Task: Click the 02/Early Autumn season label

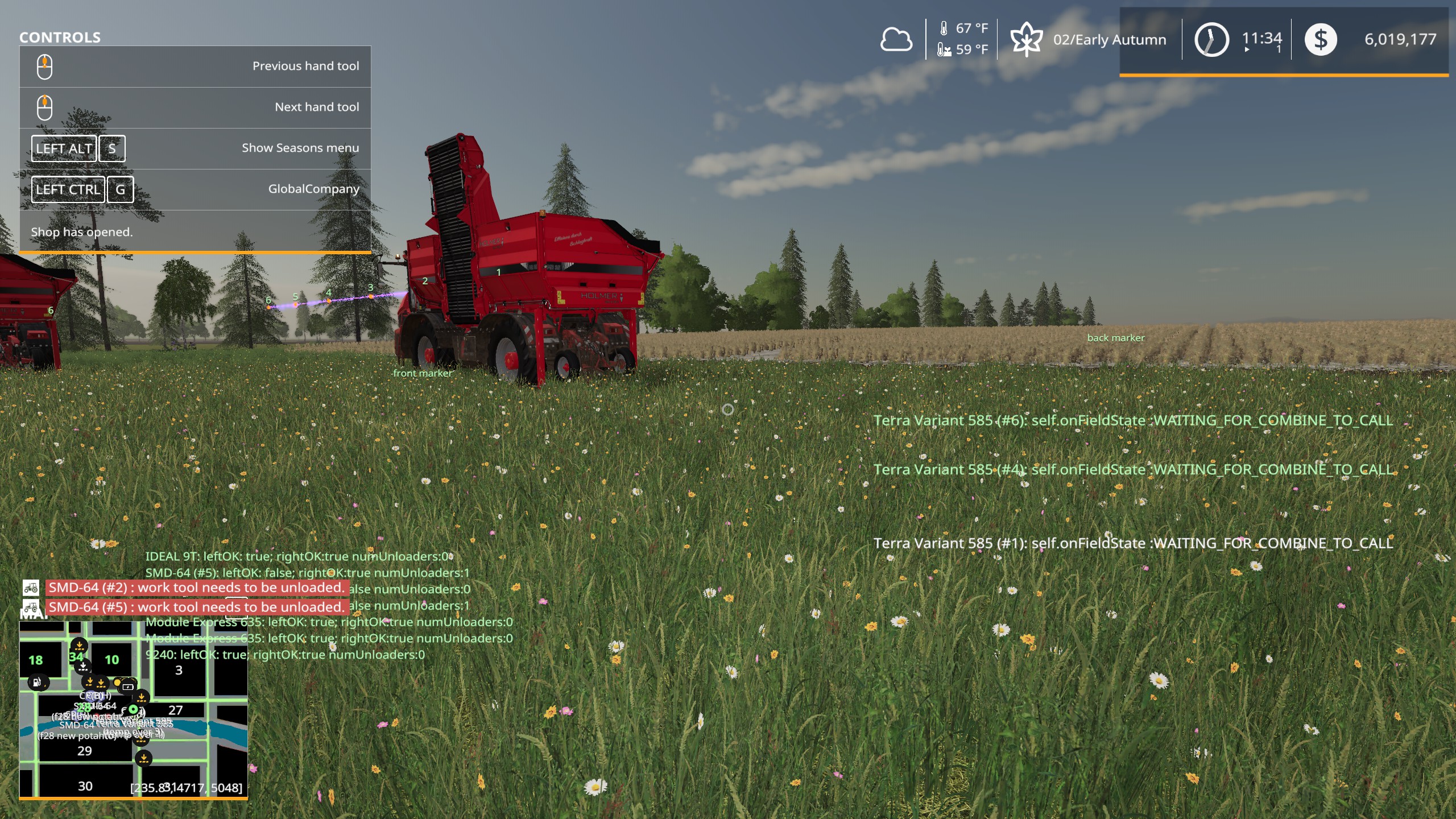Action: click(x=1113, y=39)
